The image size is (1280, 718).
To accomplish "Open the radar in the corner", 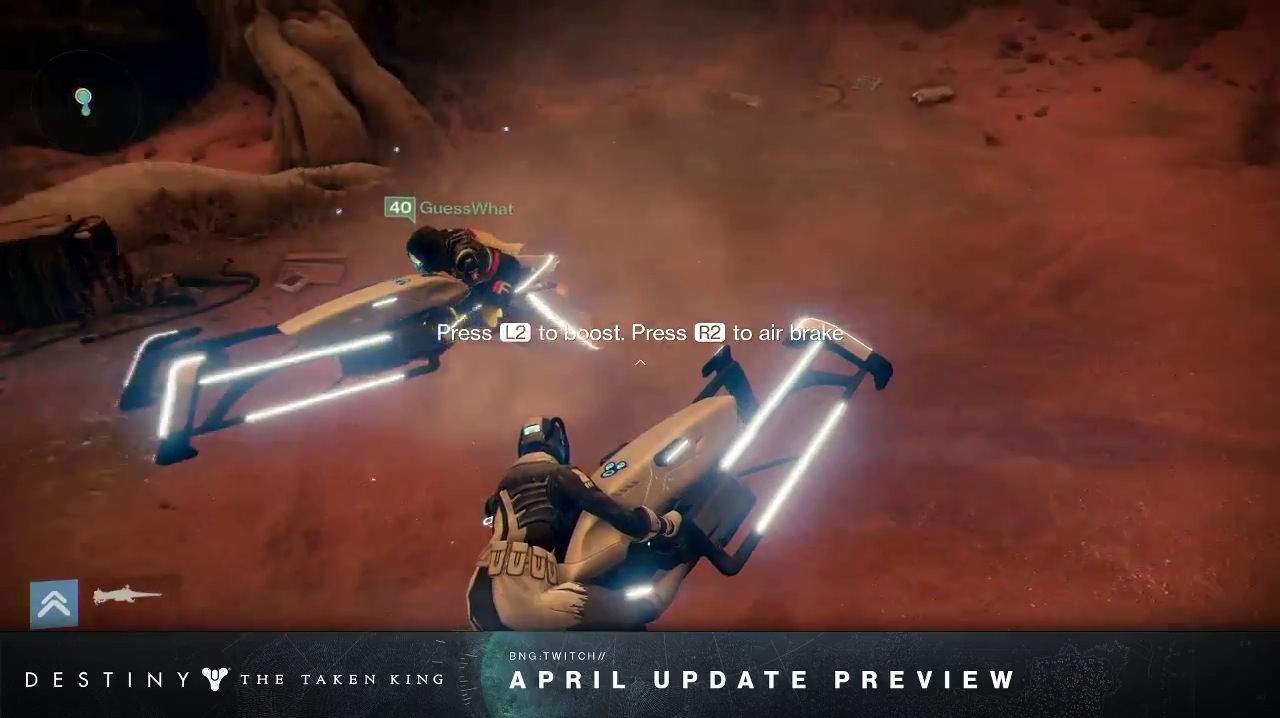I will [x=83, y=101].
